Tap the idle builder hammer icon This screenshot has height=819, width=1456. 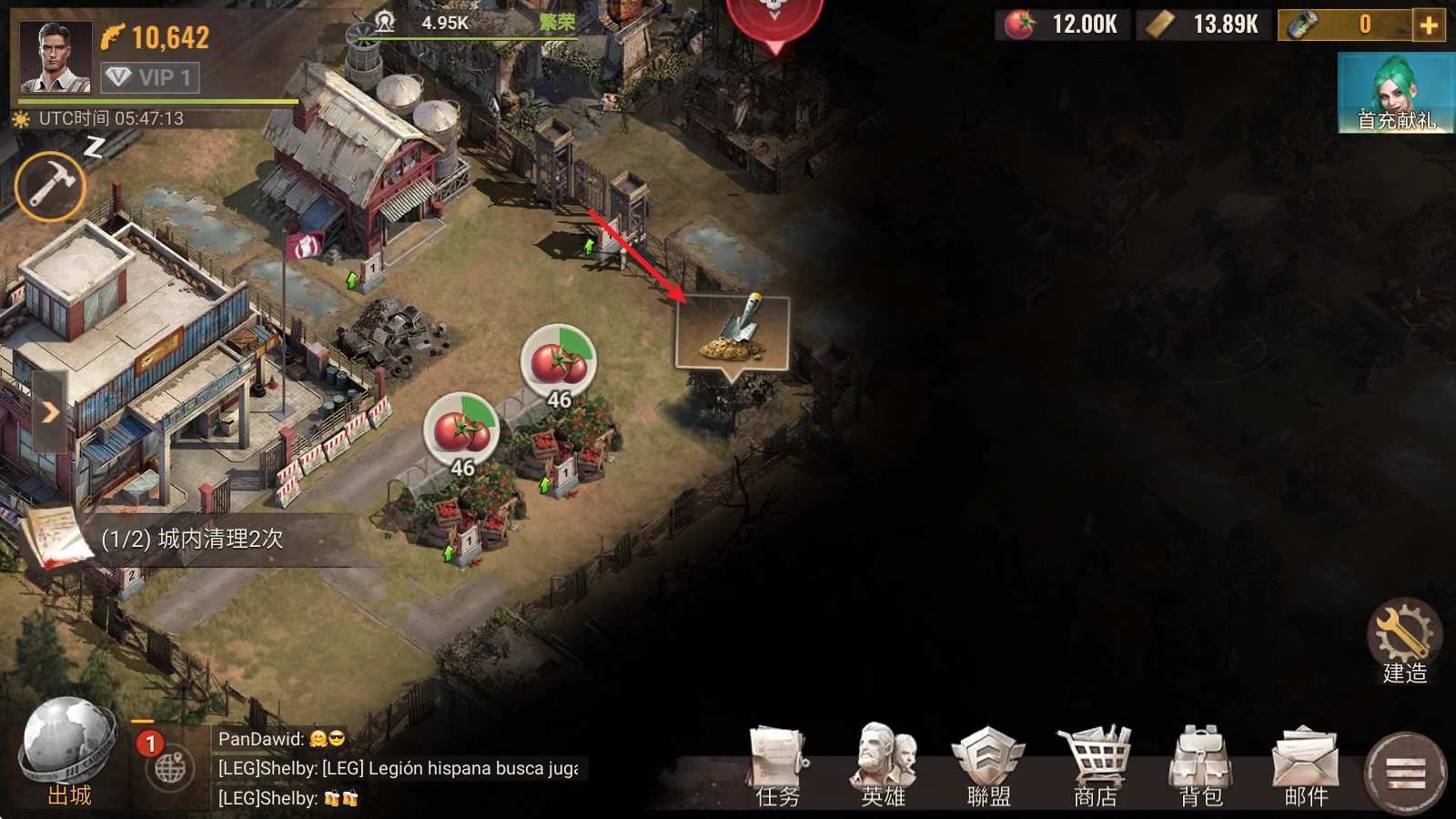(50, 187)
